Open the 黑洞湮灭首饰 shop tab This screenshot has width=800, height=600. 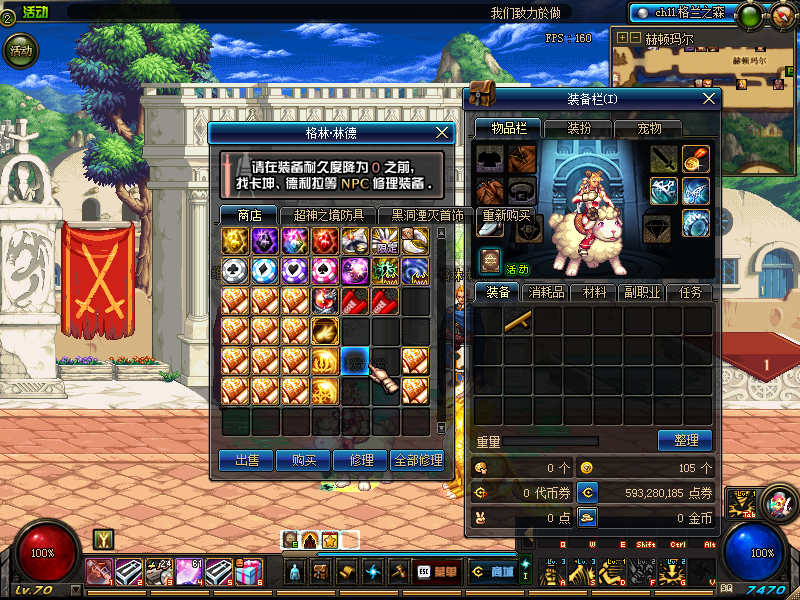coord(427,215)
